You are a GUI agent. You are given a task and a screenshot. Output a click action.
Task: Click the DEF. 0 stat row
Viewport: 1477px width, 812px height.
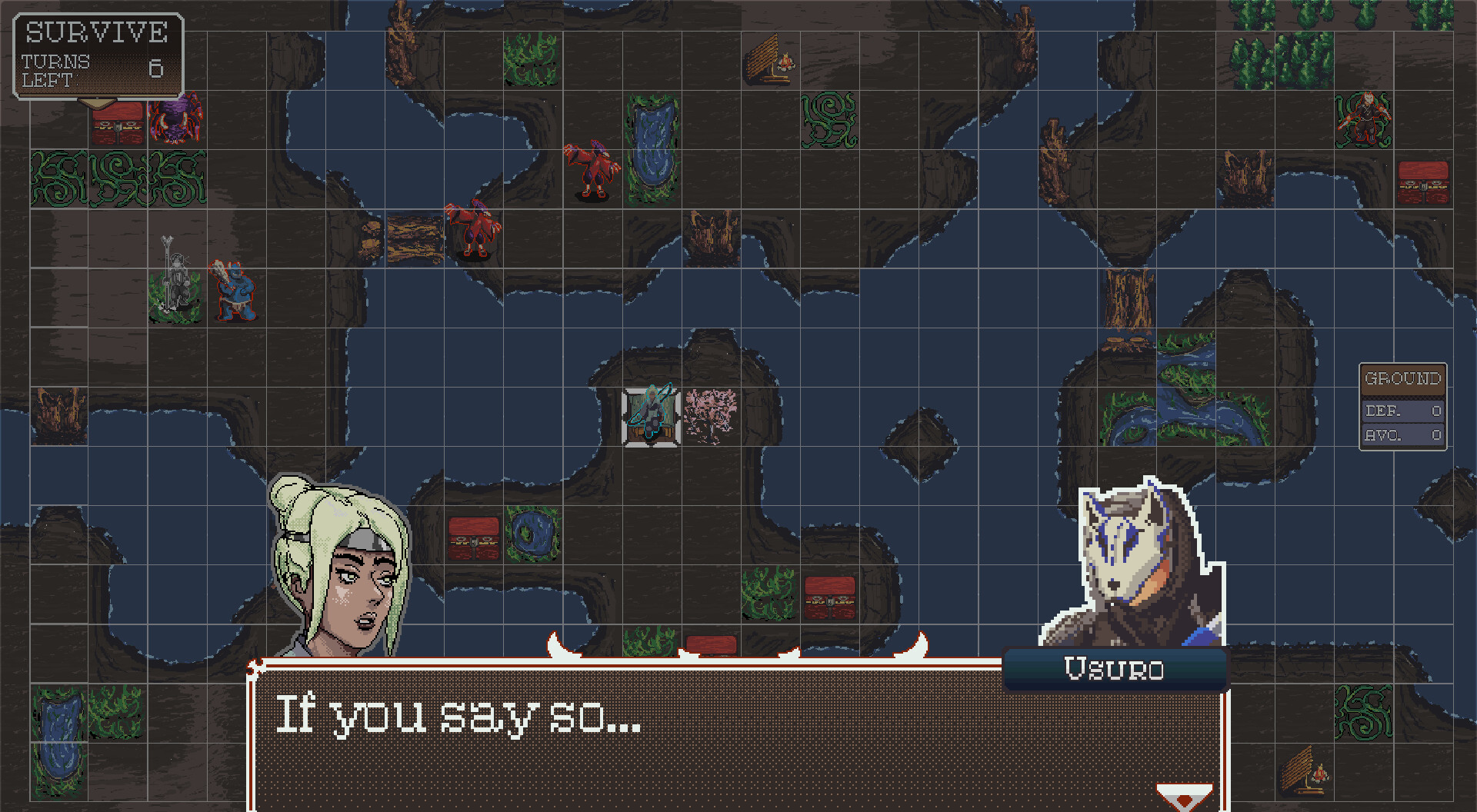coord(1402,411)
